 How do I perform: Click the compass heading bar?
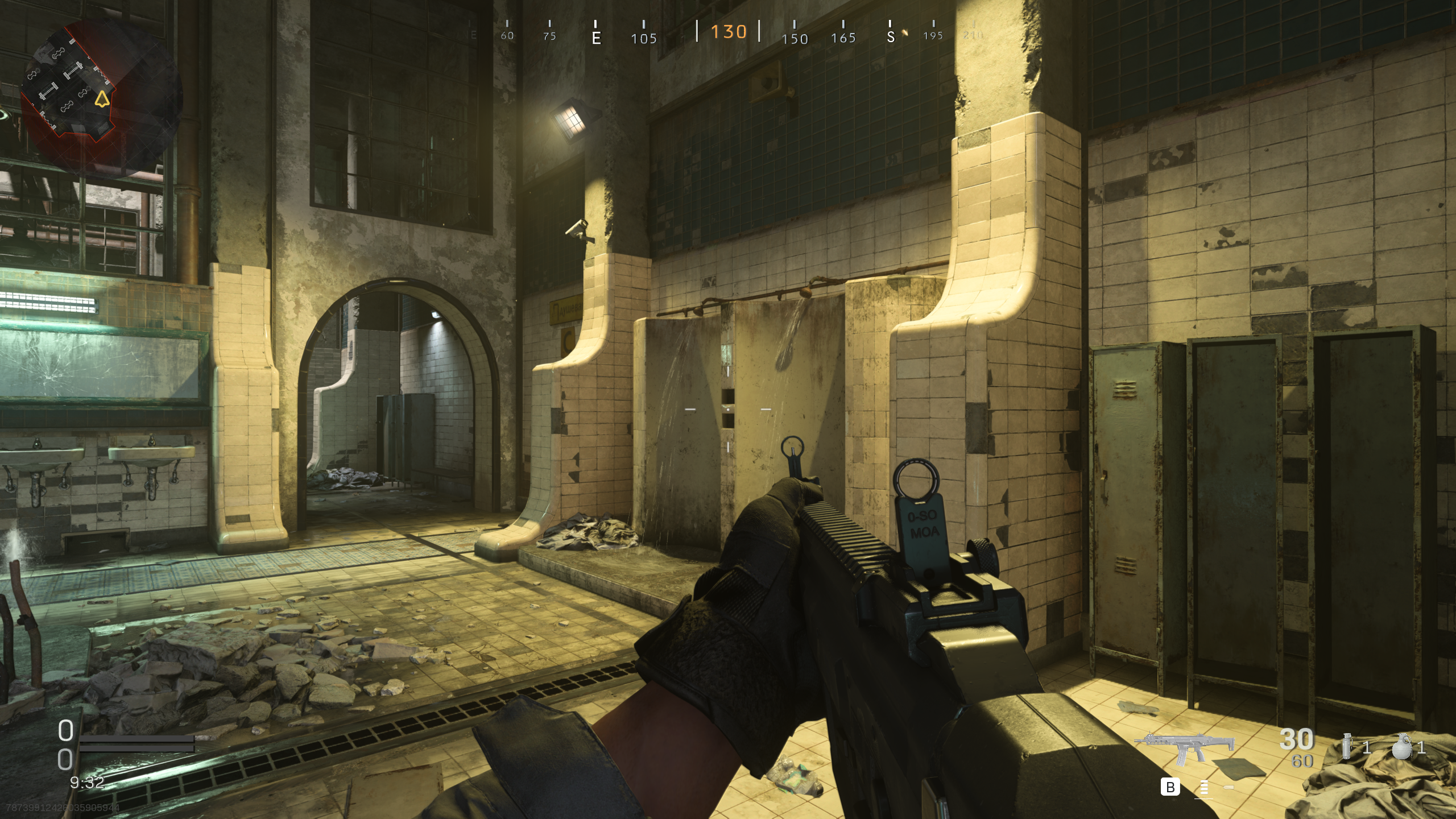[x=728, y=33]
